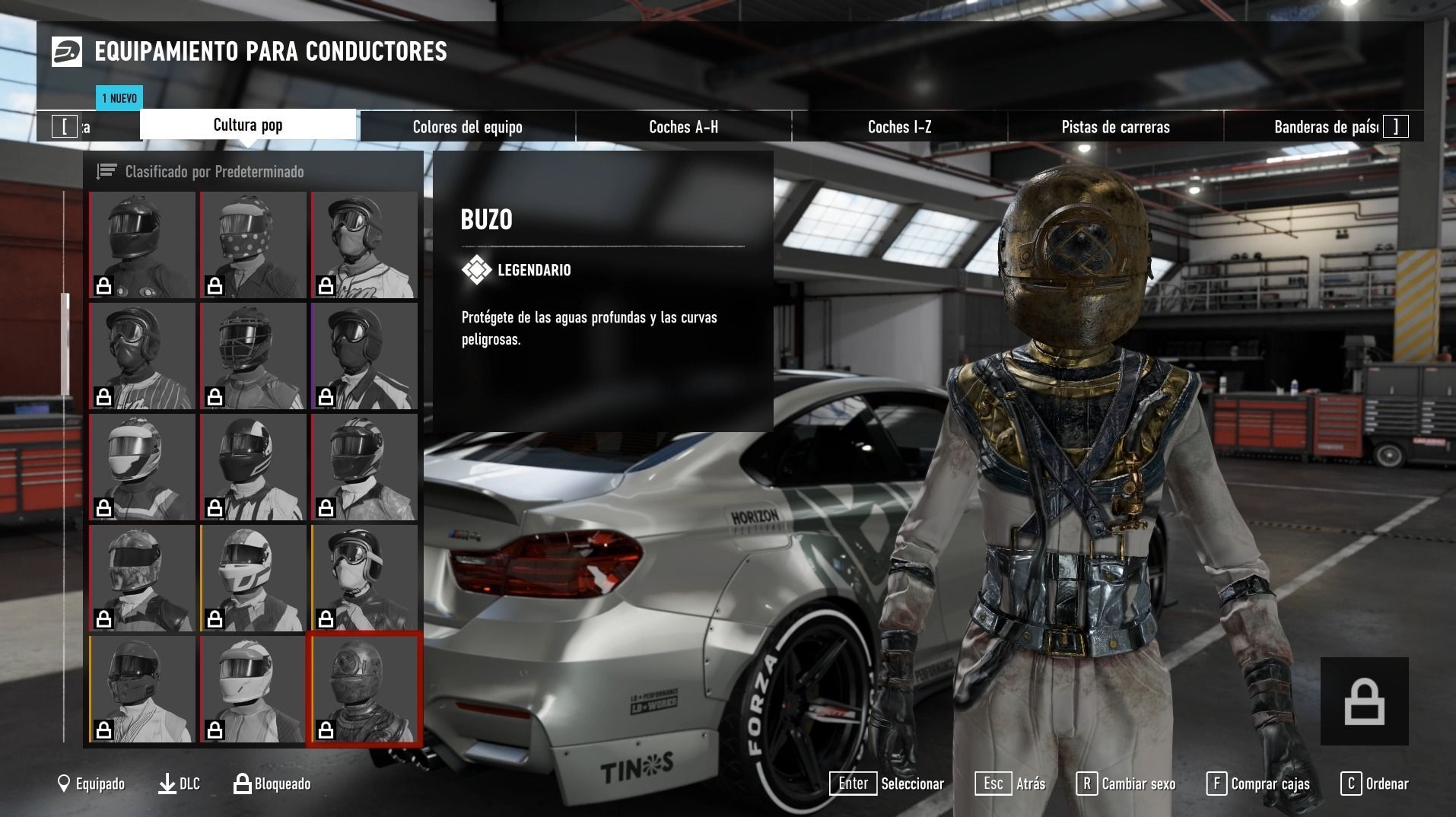Pick the catcher mask helmet suit
Viewport: 1456px width, 817px height.
(x=253, y=356)
